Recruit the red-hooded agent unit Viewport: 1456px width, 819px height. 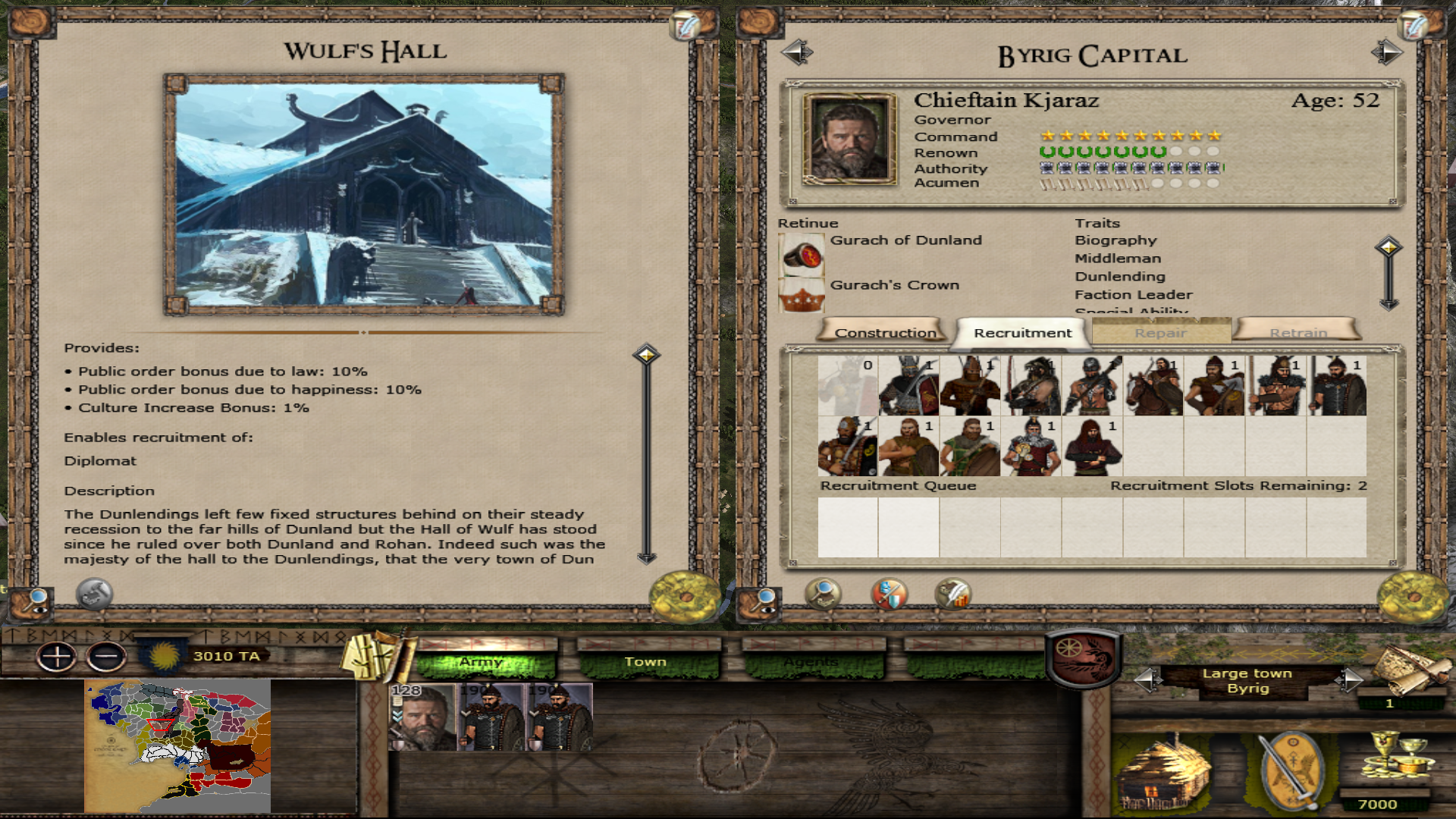click(1092, 447)
